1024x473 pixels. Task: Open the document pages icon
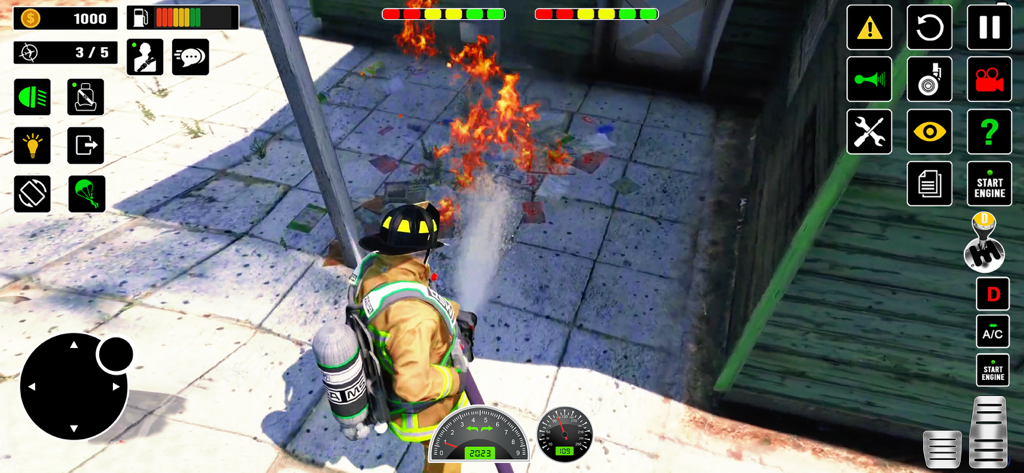pos(929,184)
